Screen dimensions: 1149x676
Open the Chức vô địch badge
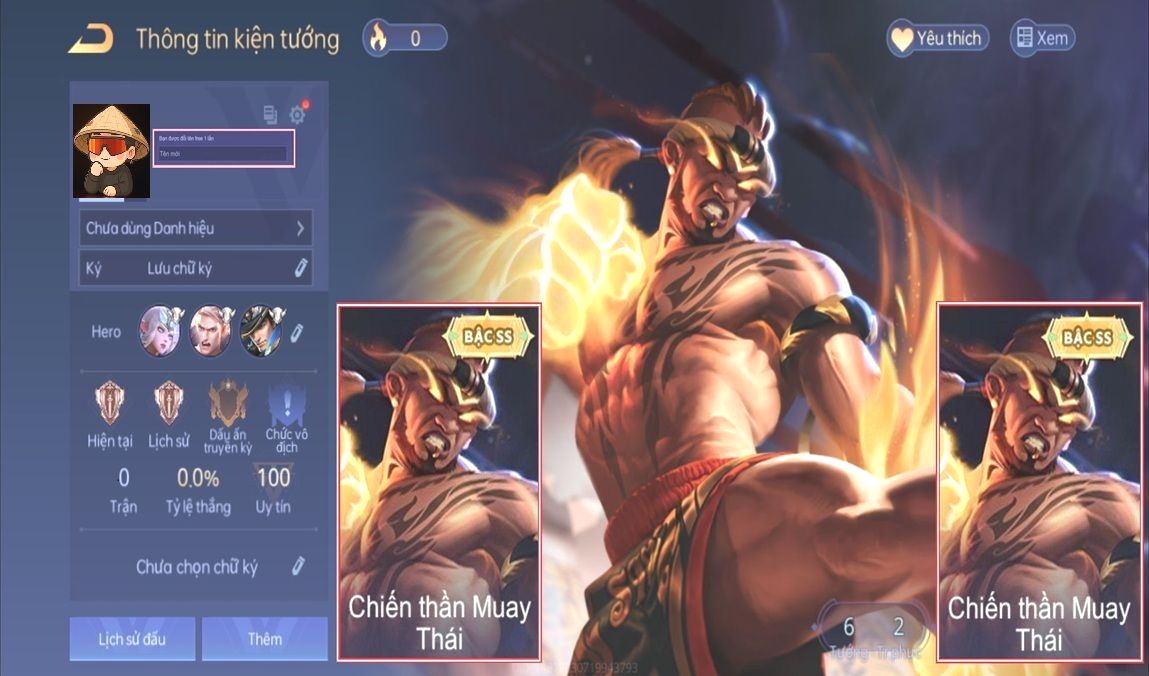coord(285,405)
